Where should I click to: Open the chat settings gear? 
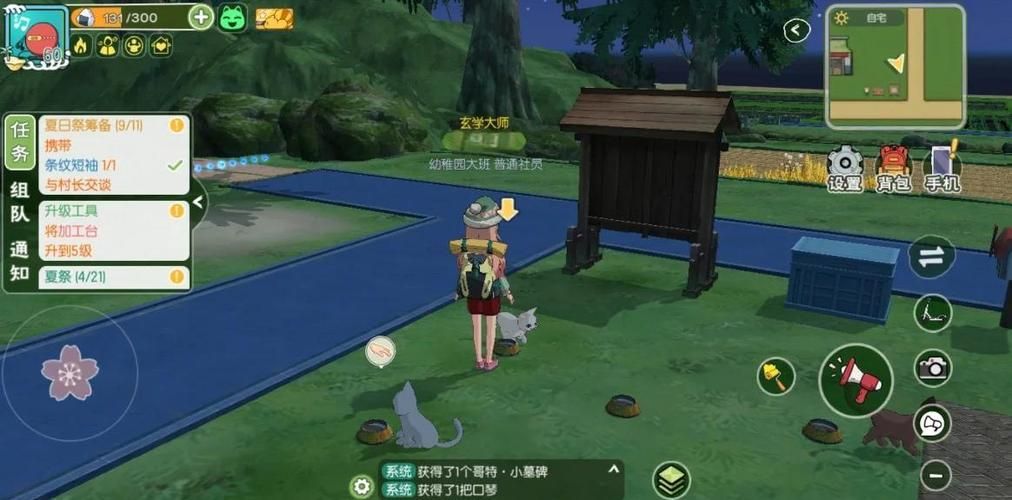coord(361,486)
